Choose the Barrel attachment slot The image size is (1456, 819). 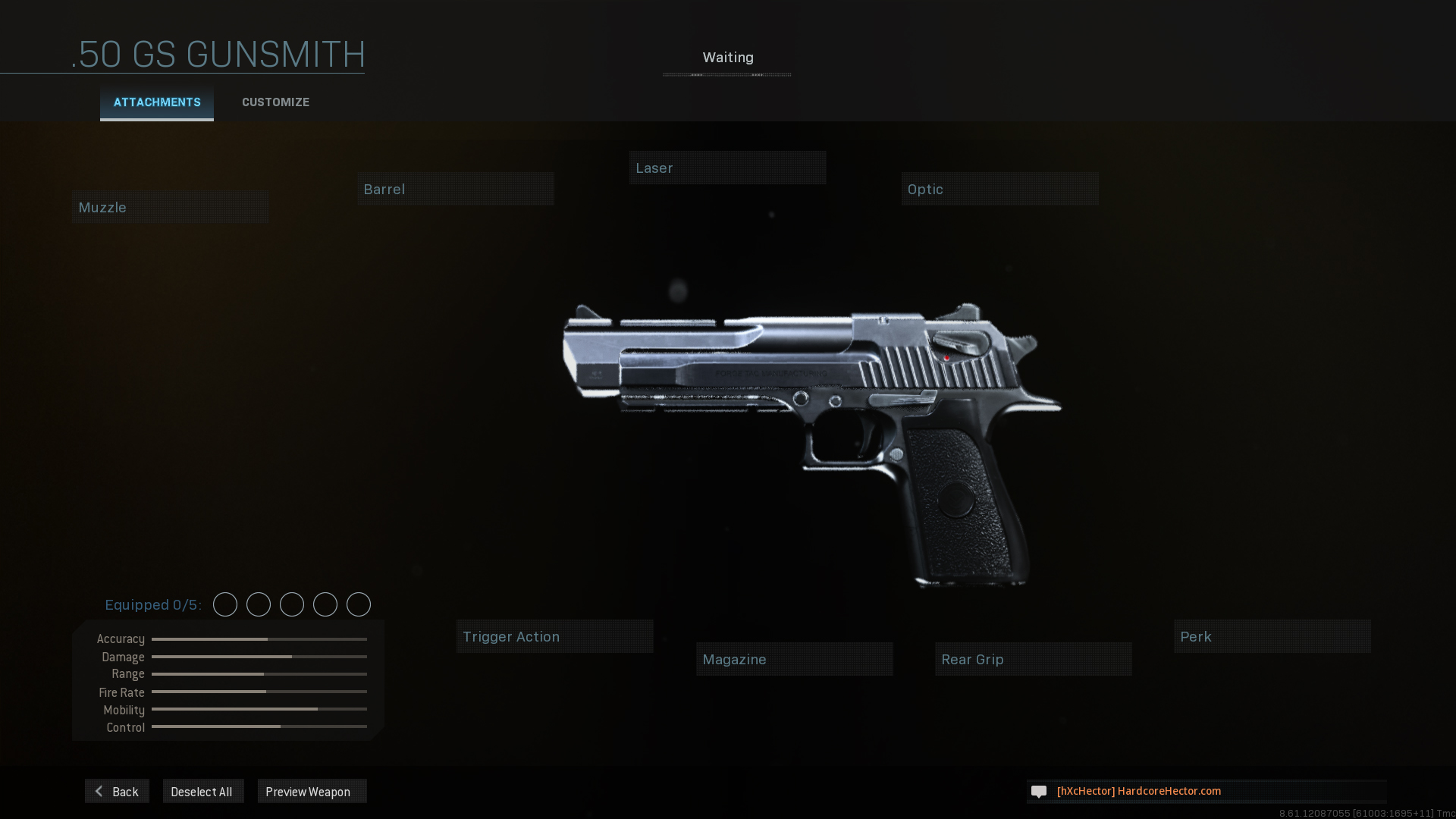click(456, 189)
